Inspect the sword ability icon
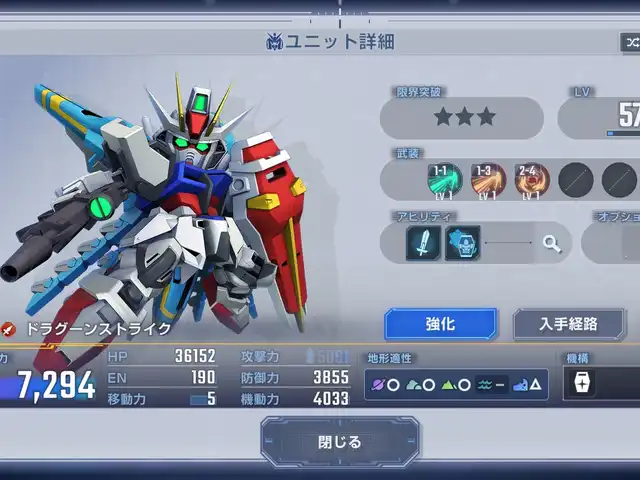This screenshot has height=480, width=640. click(423, 243)
